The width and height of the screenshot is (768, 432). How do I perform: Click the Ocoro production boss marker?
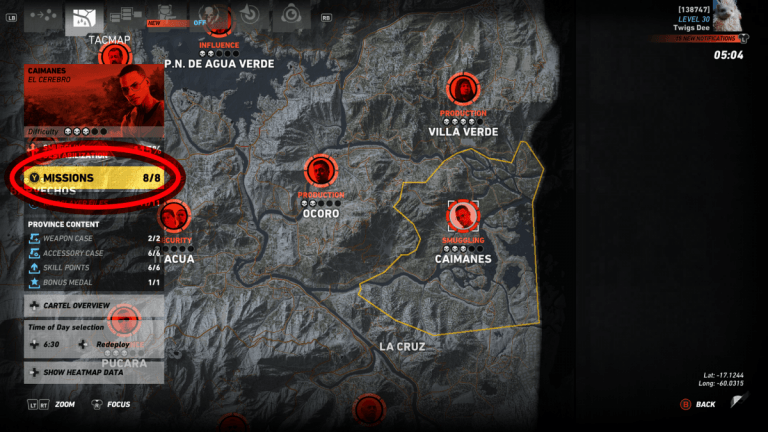[320, 172]
